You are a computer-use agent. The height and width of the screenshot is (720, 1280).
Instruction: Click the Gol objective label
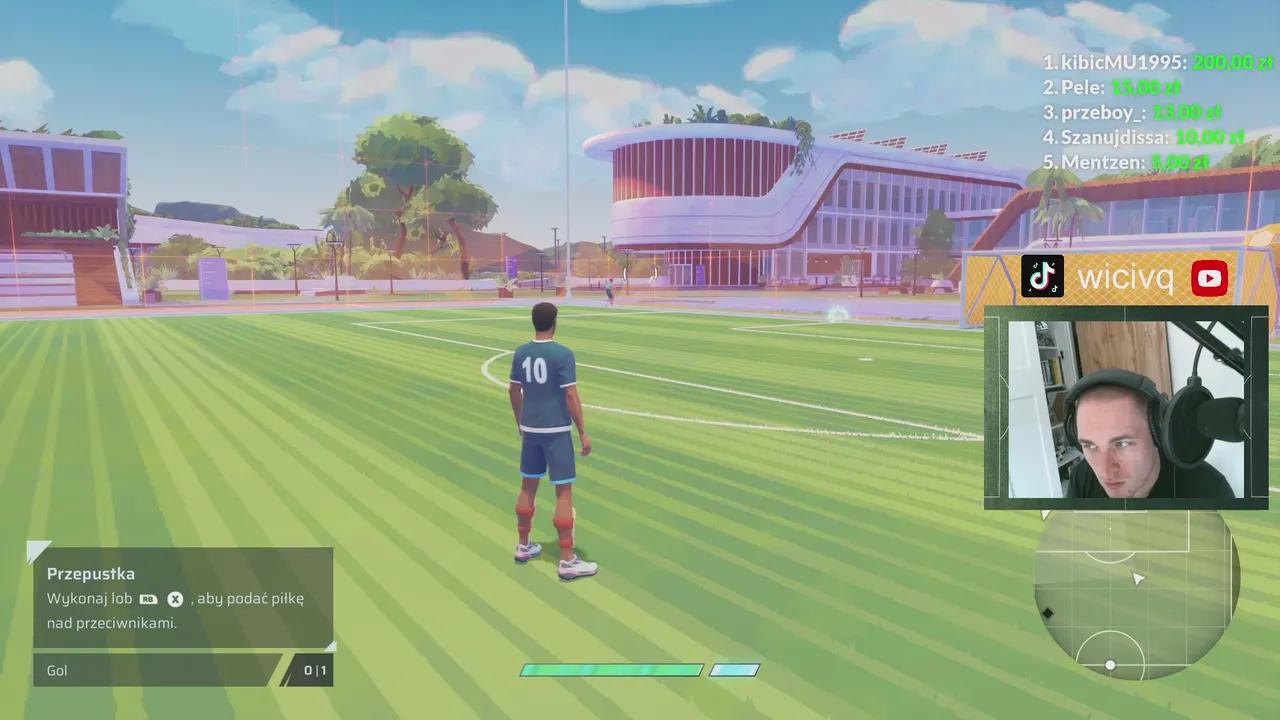(57, 670)
